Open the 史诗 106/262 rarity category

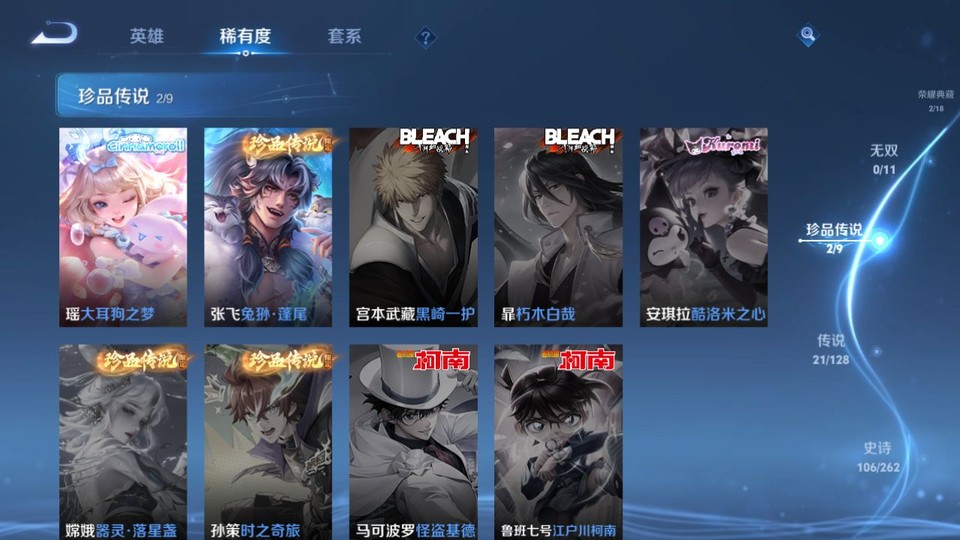pos(878,457)
